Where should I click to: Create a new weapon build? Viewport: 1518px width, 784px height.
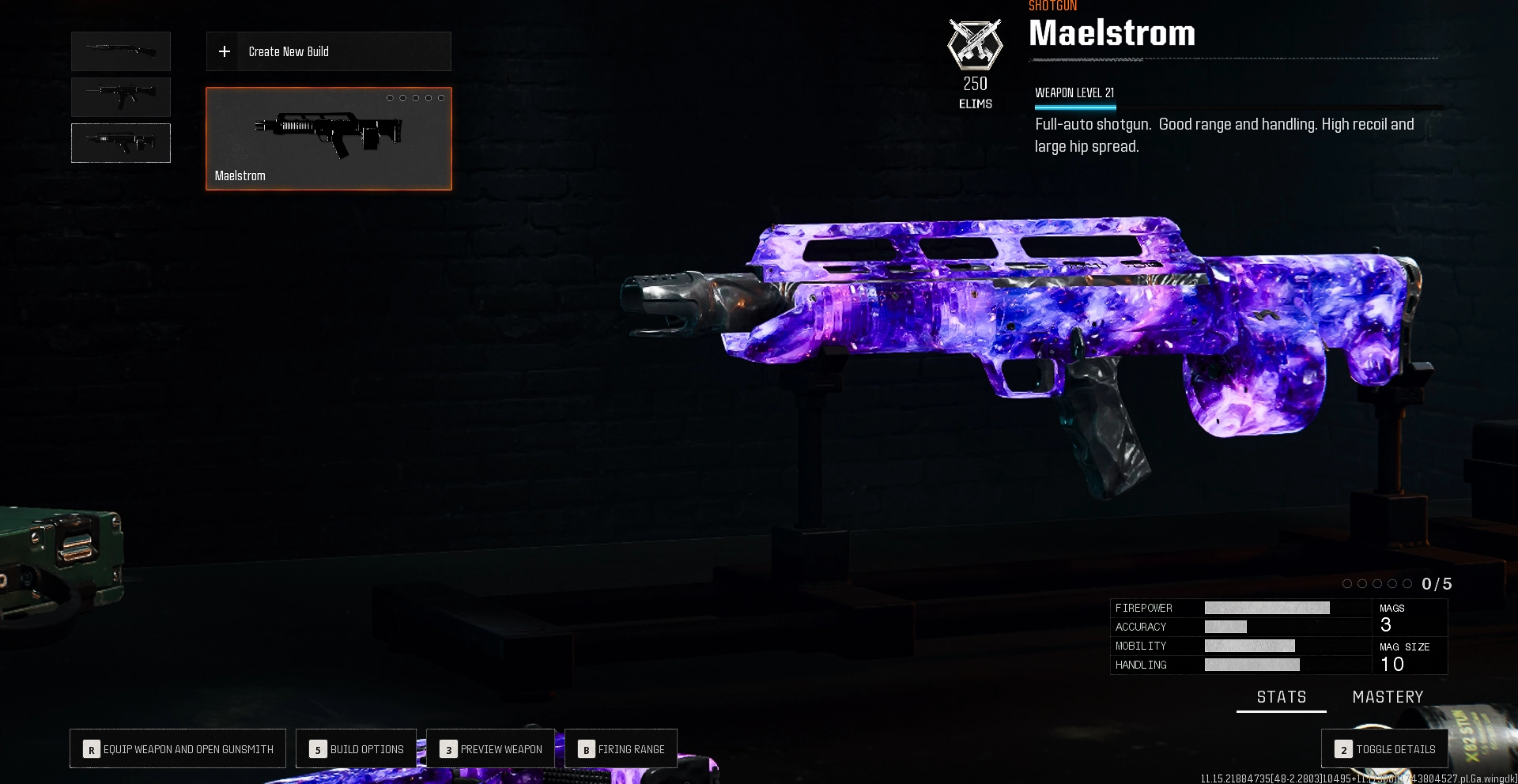tap(328, 51)
